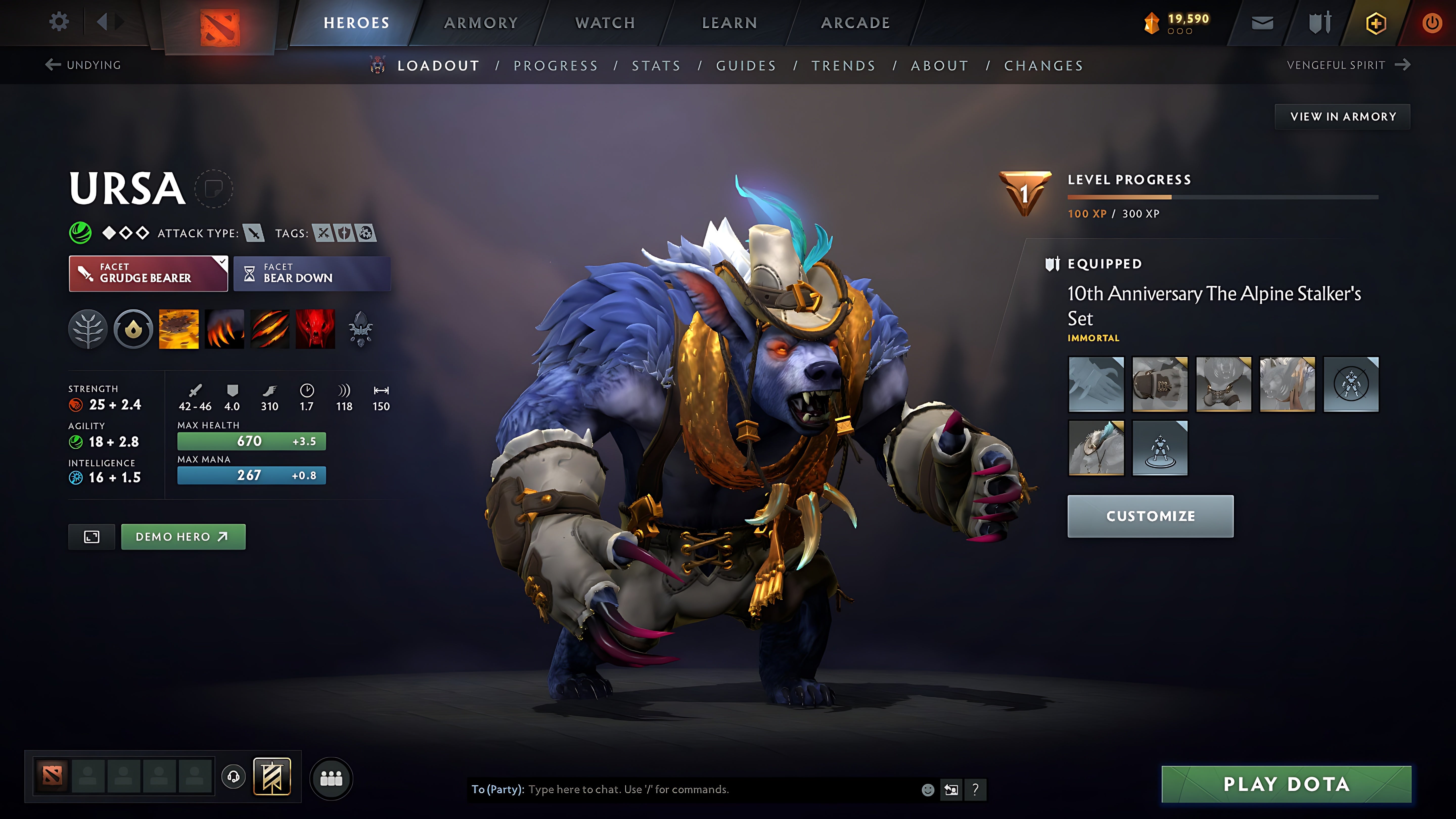Screen dimensions: 1456x819
Task: Check notifications via the mail icon
Action: 1262,22
